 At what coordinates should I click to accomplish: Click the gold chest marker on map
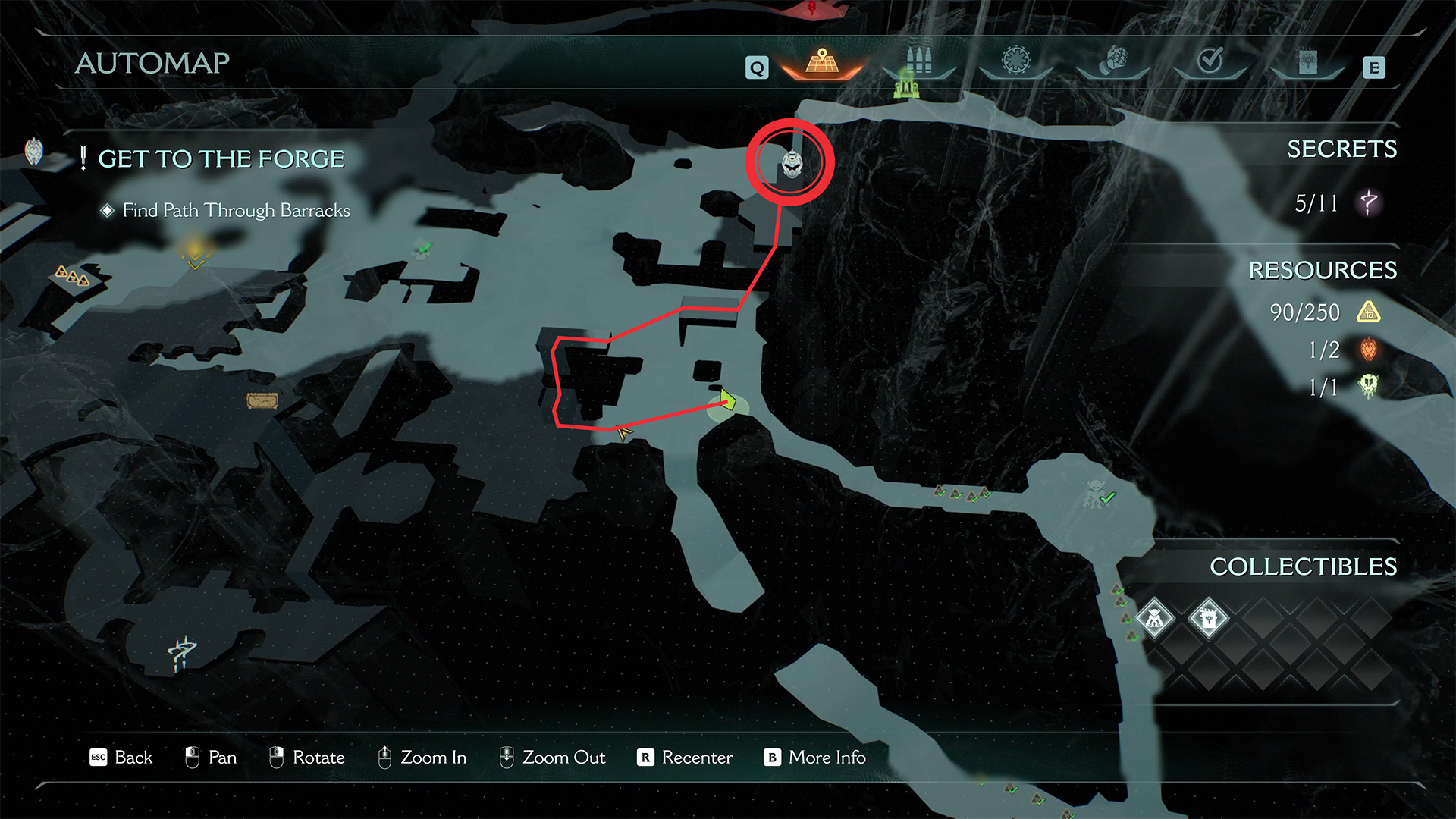click(x=262, y=400)
